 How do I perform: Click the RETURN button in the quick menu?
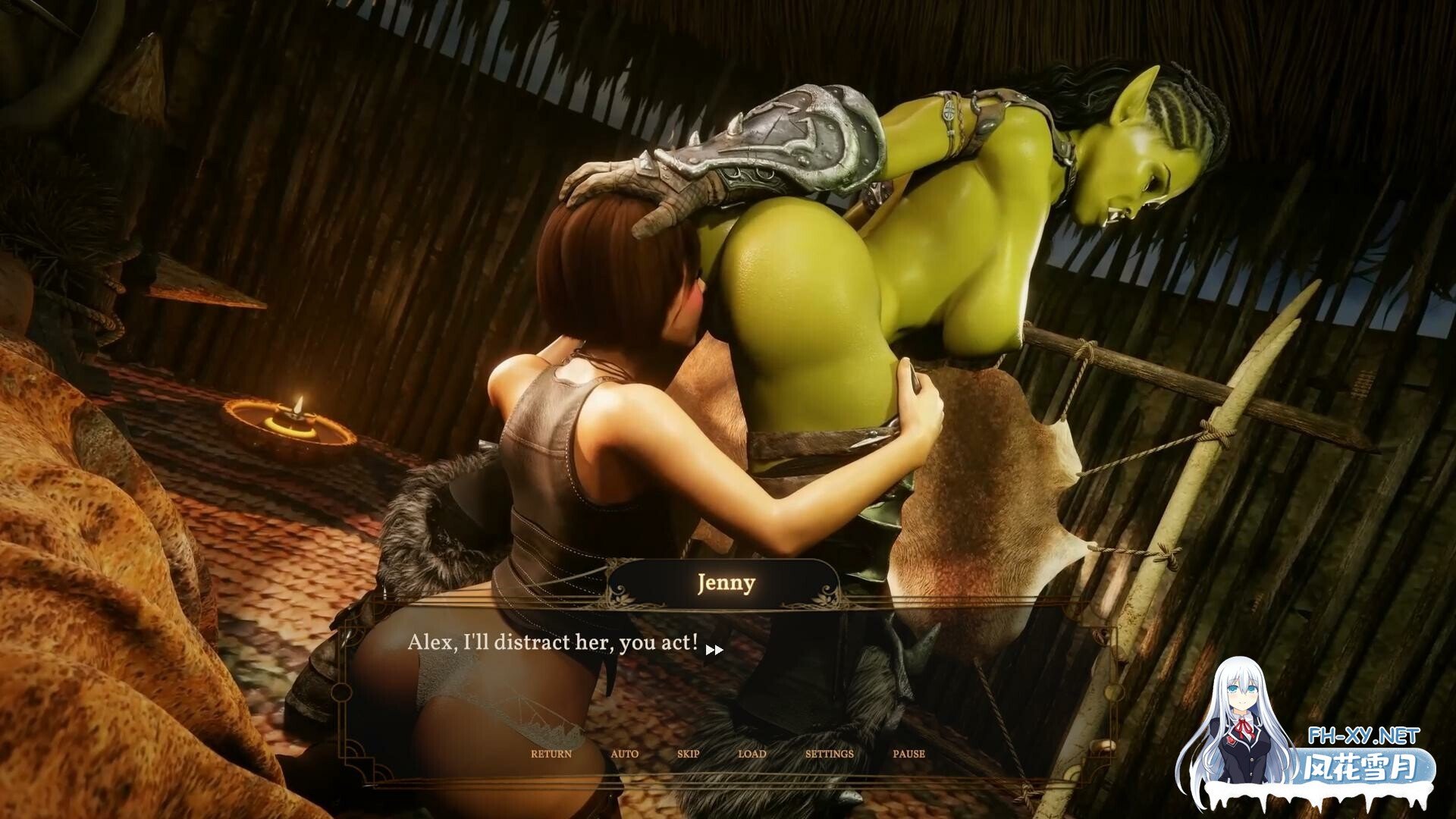551,754
